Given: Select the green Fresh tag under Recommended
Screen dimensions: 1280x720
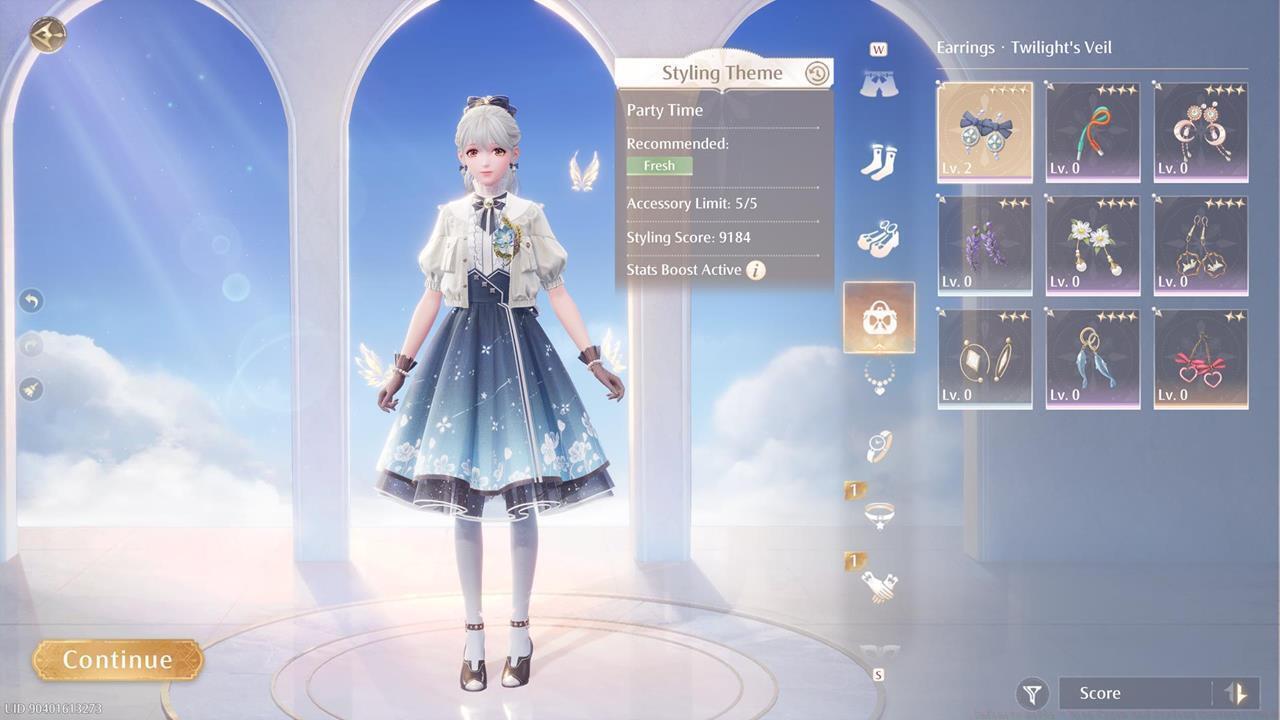Looking at the screenshot, I should tap(659, 165).
